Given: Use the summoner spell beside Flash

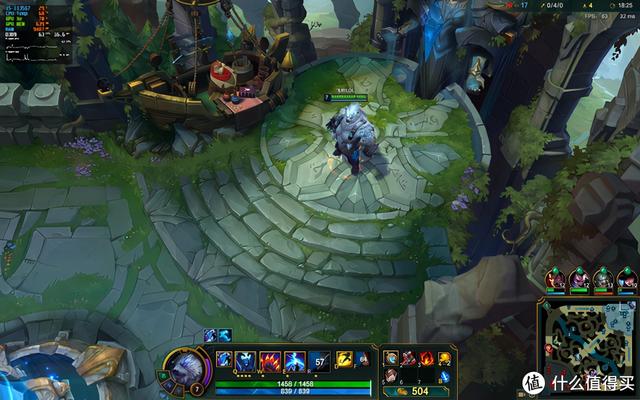Looking at the screenshot, I should coord(363,360).
